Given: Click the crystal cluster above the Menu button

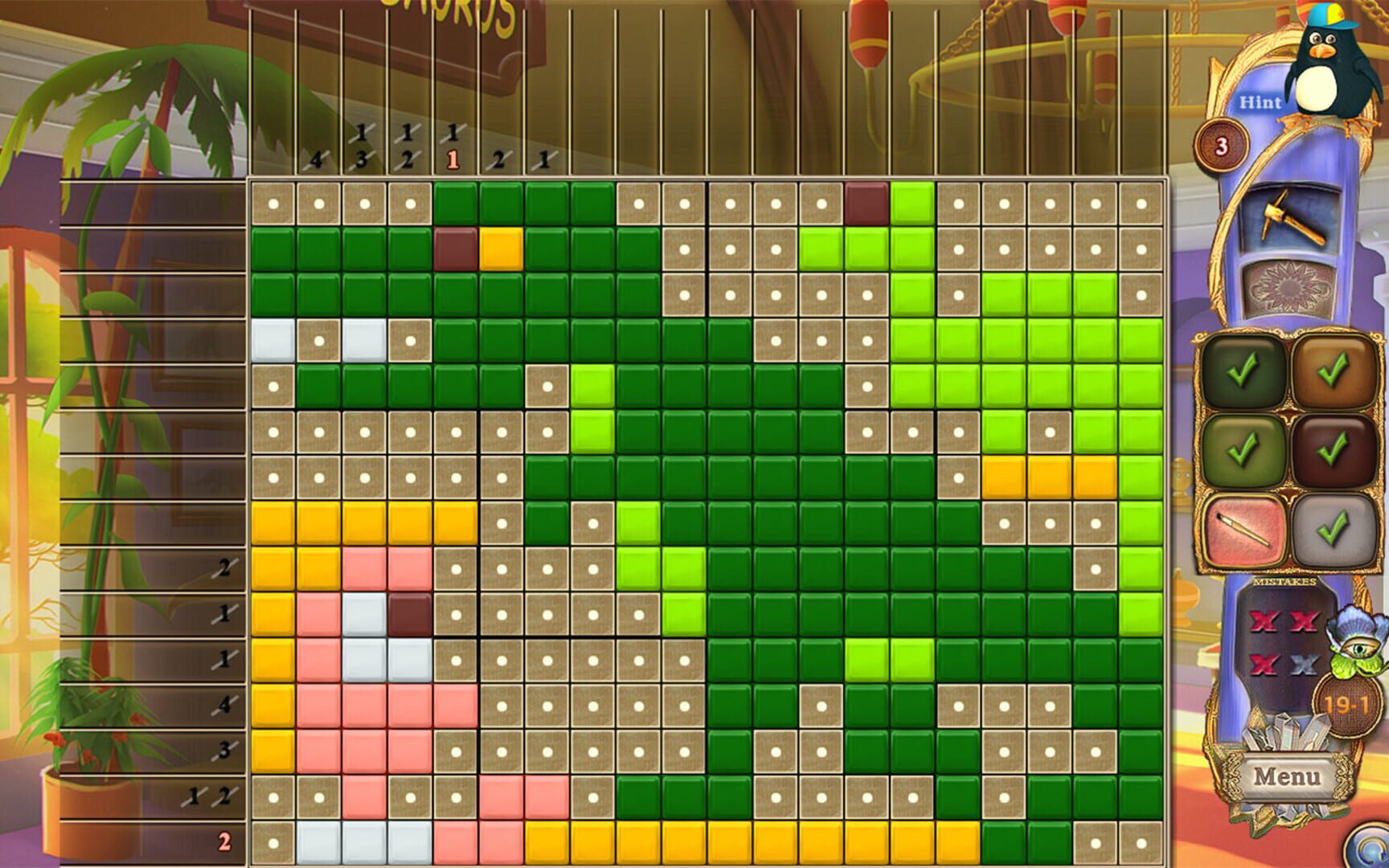Looking at the screenshot, I should point(1286,733).
